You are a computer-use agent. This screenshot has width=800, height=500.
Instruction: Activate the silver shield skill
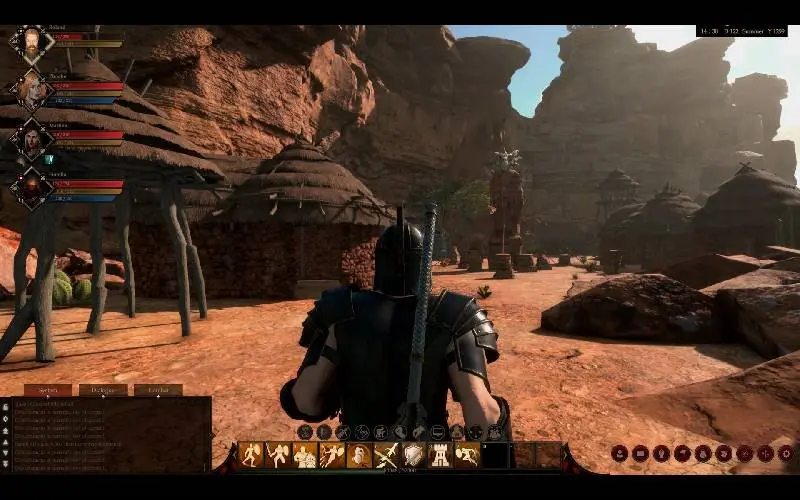click(413, 455)
